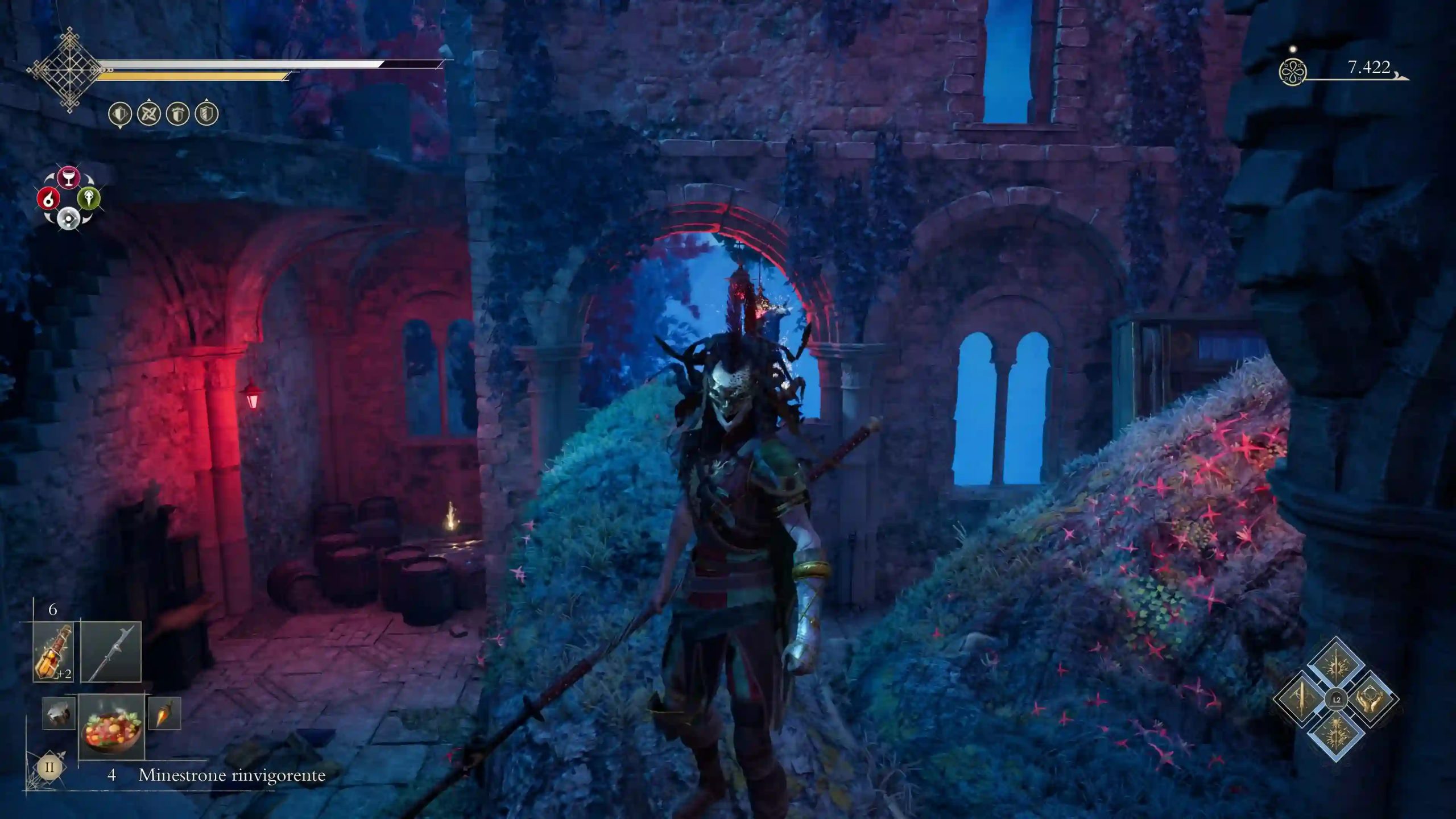Viewport: 1456px width, 819px height.
Task: Select the equipped spear weapon slot
Action: click(x=111, y=652)
